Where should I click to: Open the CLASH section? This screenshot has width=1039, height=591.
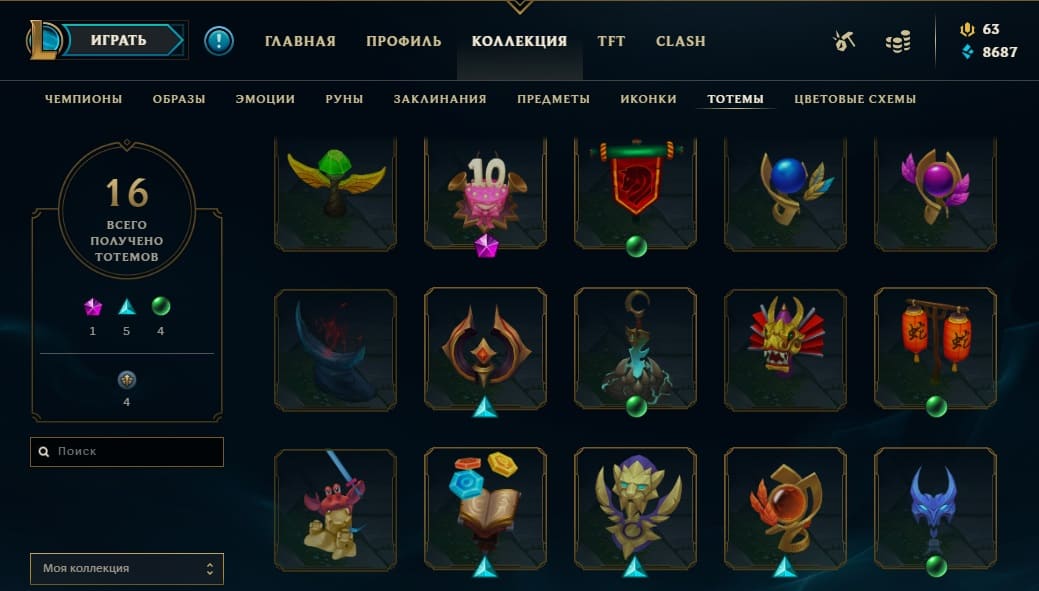point(680,41)
